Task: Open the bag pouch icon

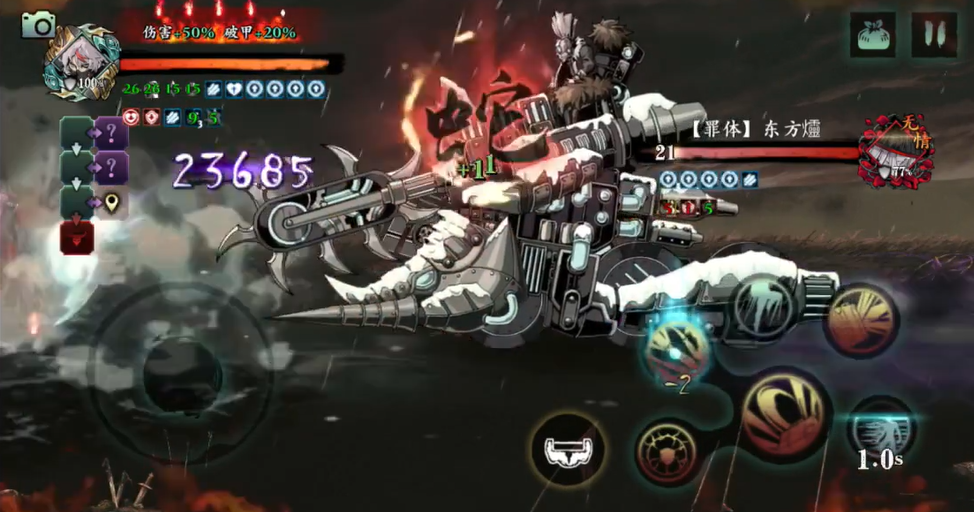Action: coord(873,35)
